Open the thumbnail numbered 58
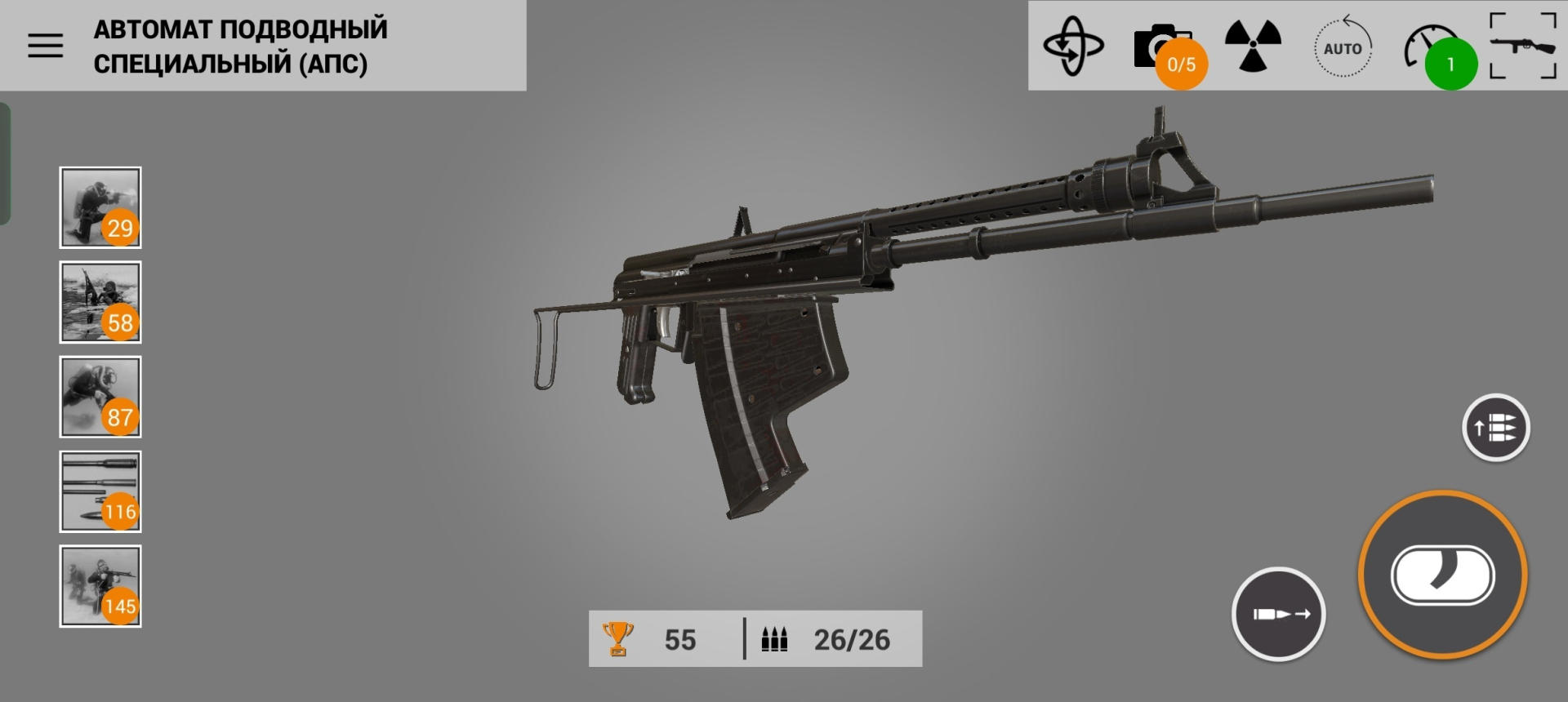The image size is (1568, 702). point(100,302)
